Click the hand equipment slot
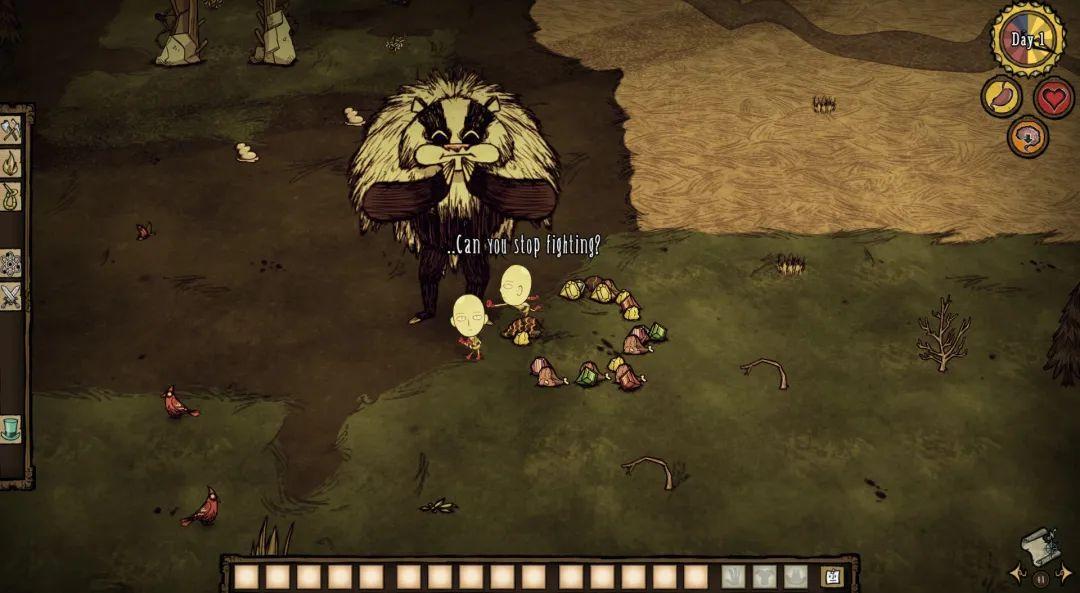Screen dimensions: 1080x593 tap(734, 577)
